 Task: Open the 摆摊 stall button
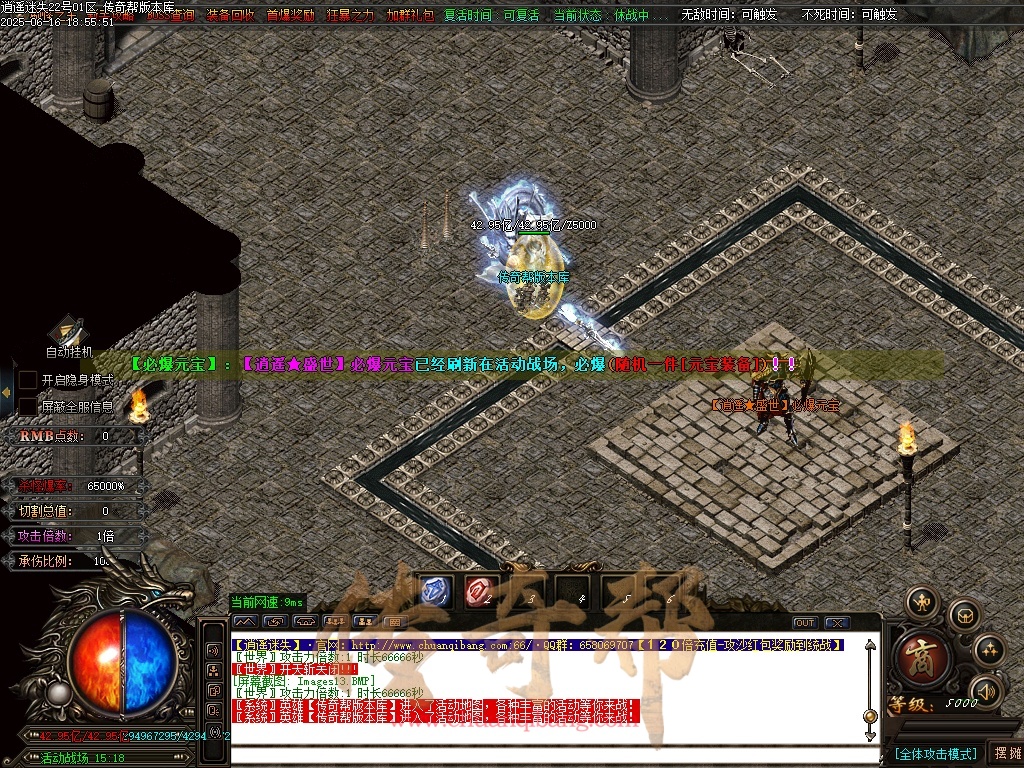click(1005, 753)
